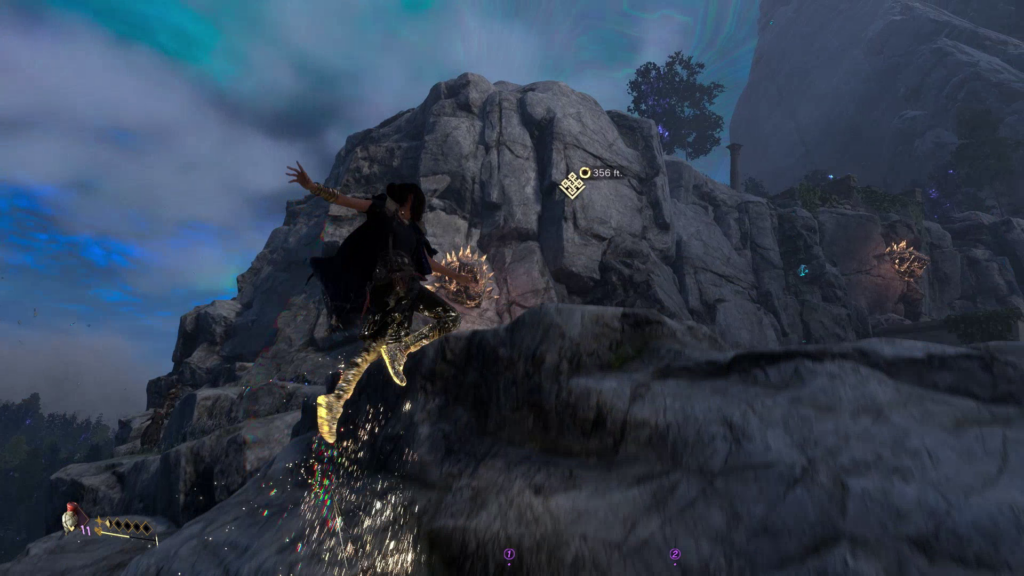Use the red-capped healing item icon
The width and height of the screenshot is (1024, 576).
(70, 518)
